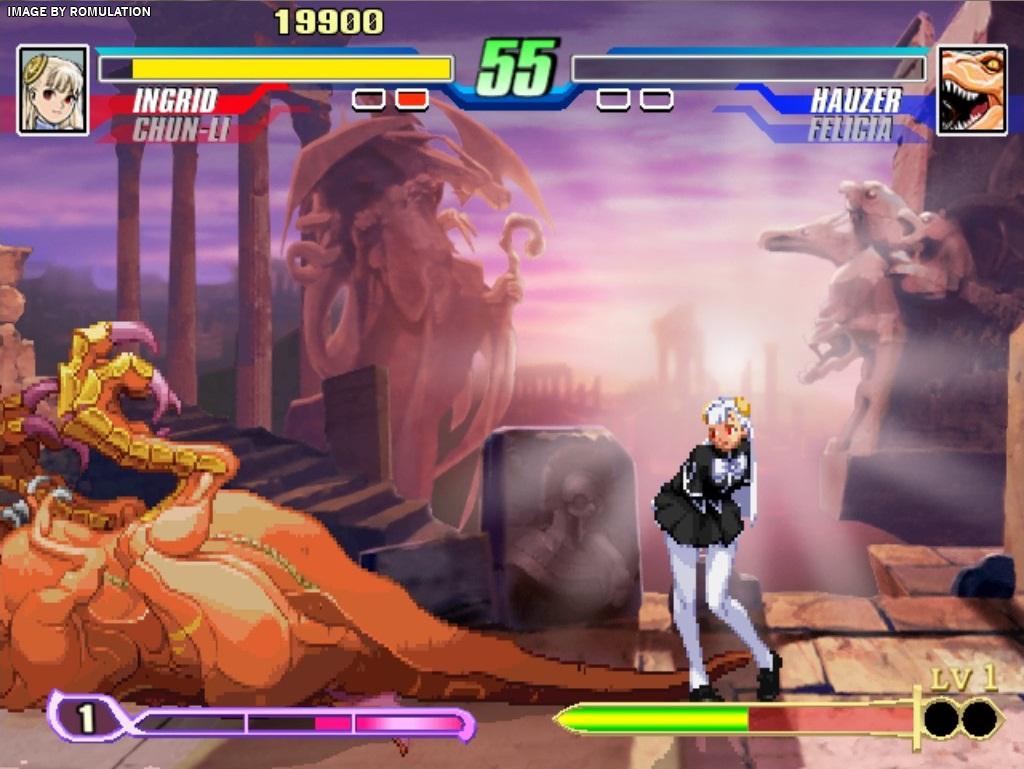Select Hauzer's dinosaur portrait
Viewport: 1024px width, 769px height.
point(971,90)
